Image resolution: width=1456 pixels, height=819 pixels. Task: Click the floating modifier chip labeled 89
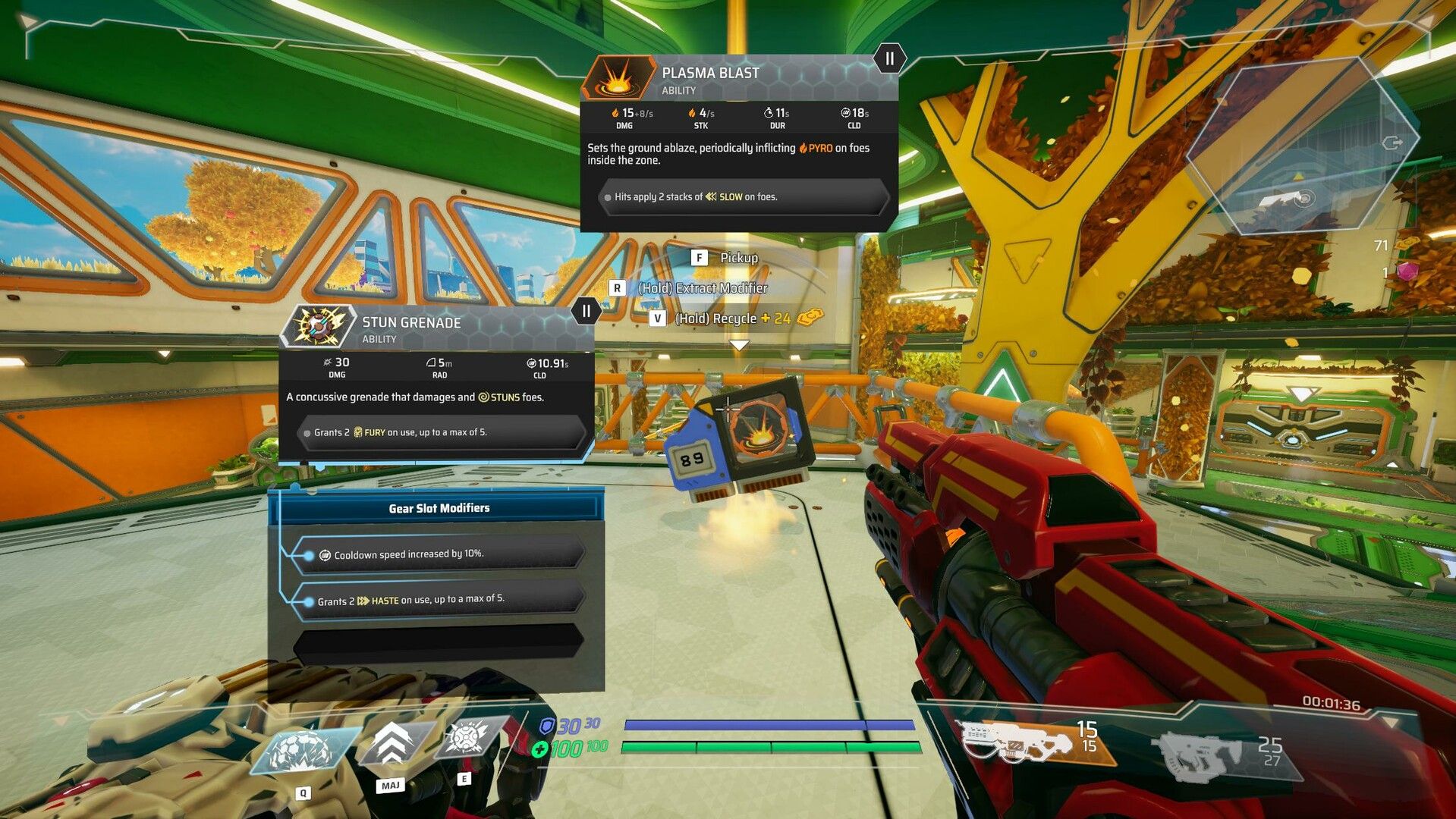click(693, 458)
